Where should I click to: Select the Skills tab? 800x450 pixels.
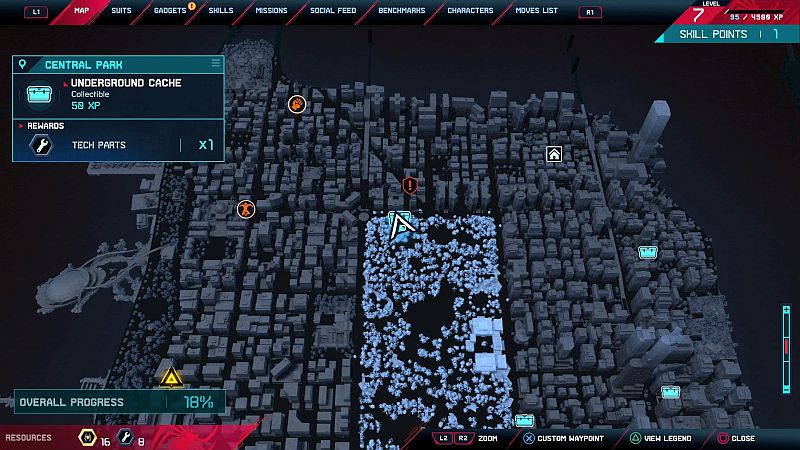[x=221, y=11]
